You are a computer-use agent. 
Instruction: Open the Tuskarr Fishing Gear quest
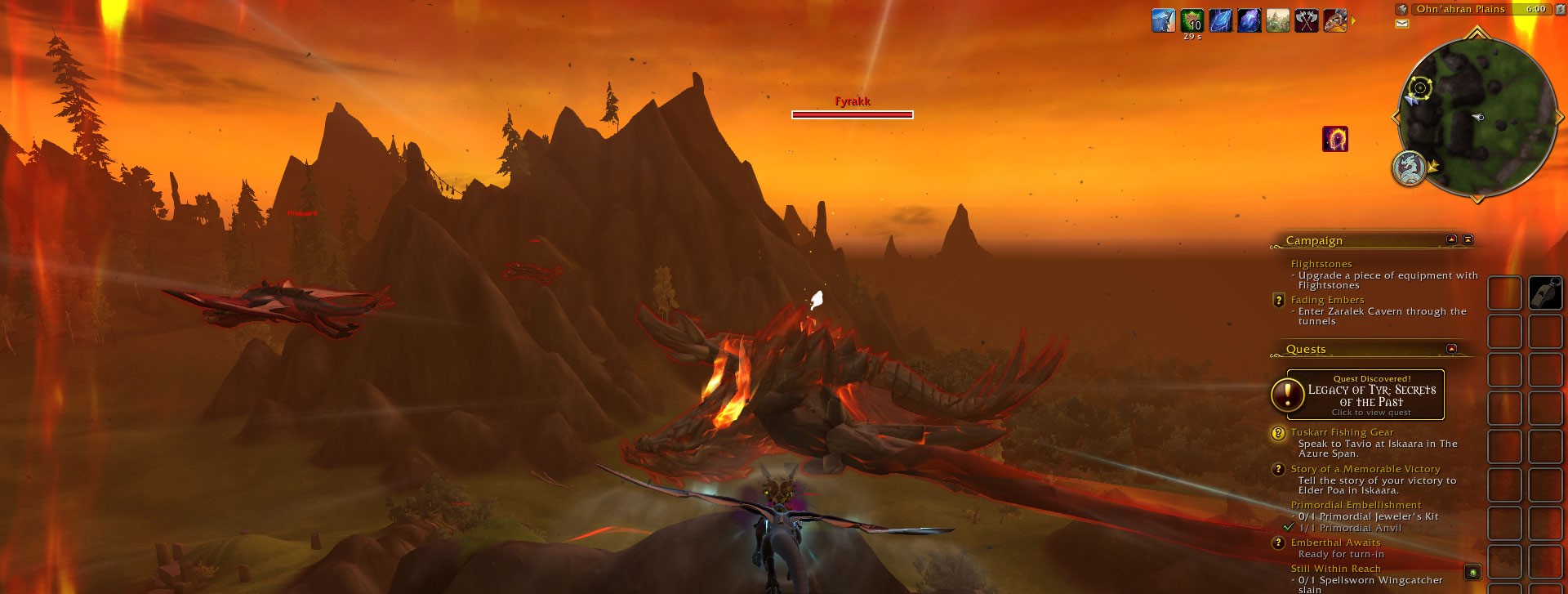click(1342, 432)
